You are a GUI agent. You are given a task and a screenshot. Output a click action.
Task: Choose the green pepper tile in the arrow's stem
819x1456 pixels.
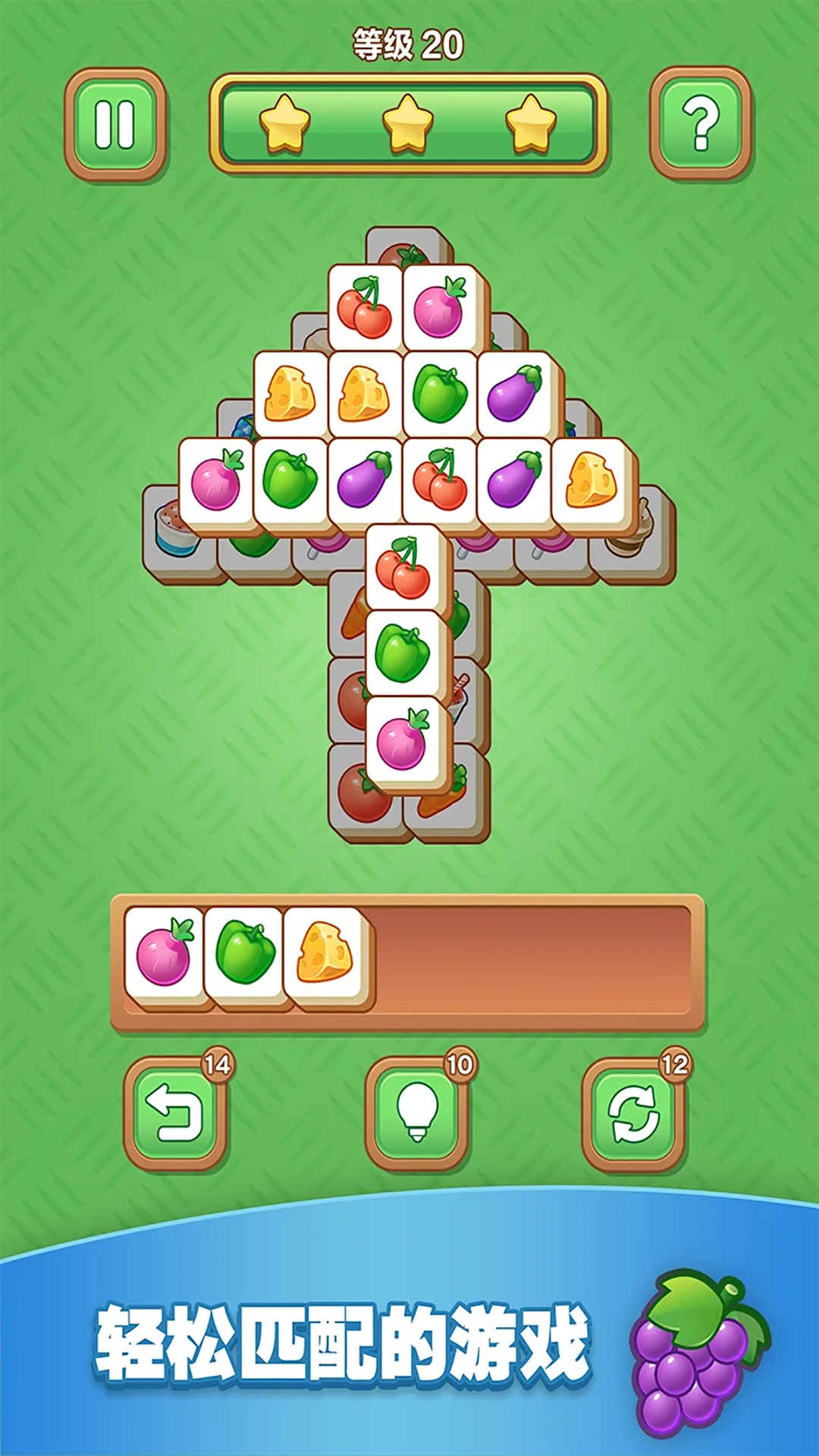(x=403, y=652)
